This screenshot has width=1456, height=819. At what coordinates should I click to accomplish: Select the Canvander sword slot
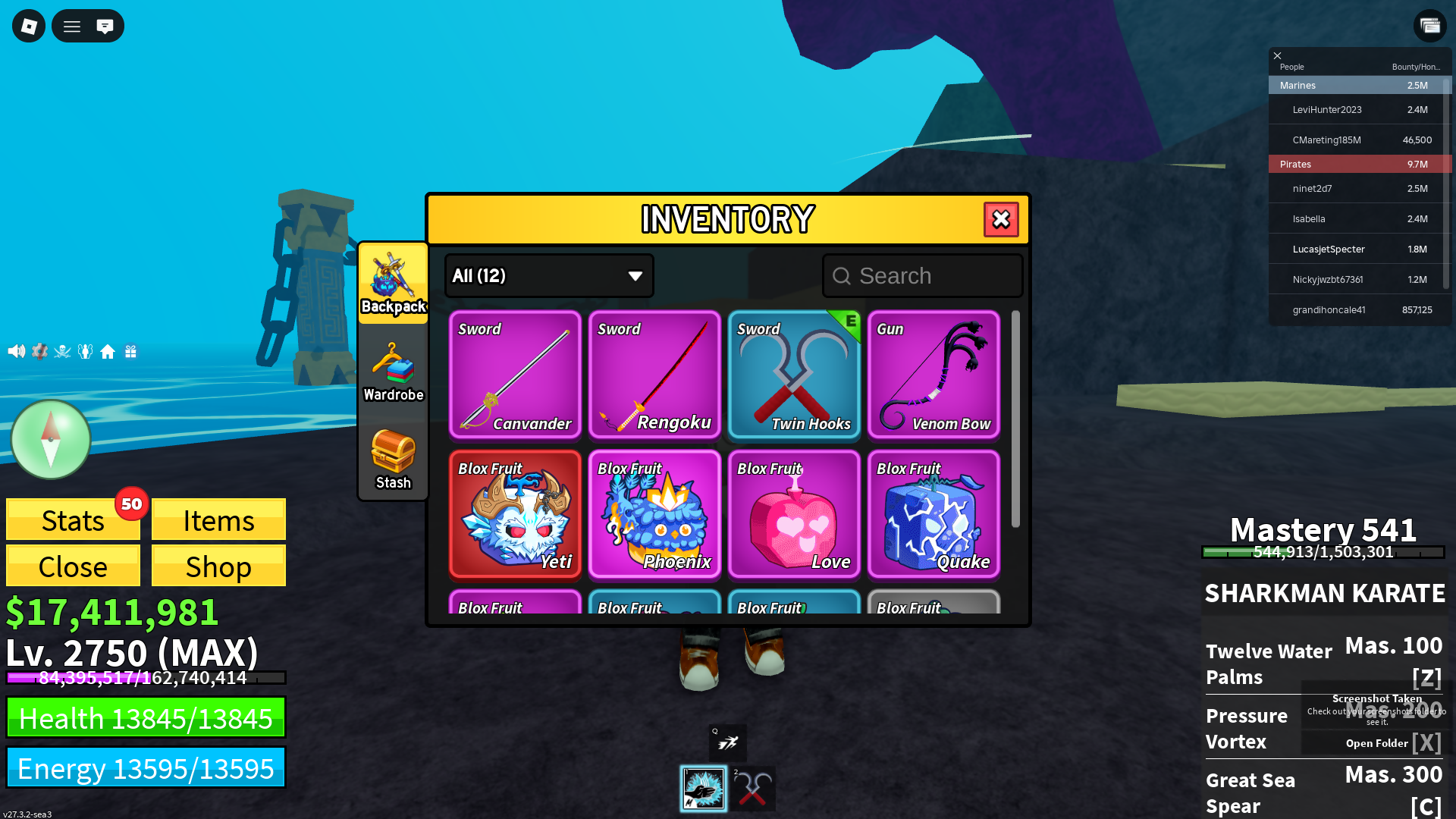pyautogui.click(x=515, y=375)
